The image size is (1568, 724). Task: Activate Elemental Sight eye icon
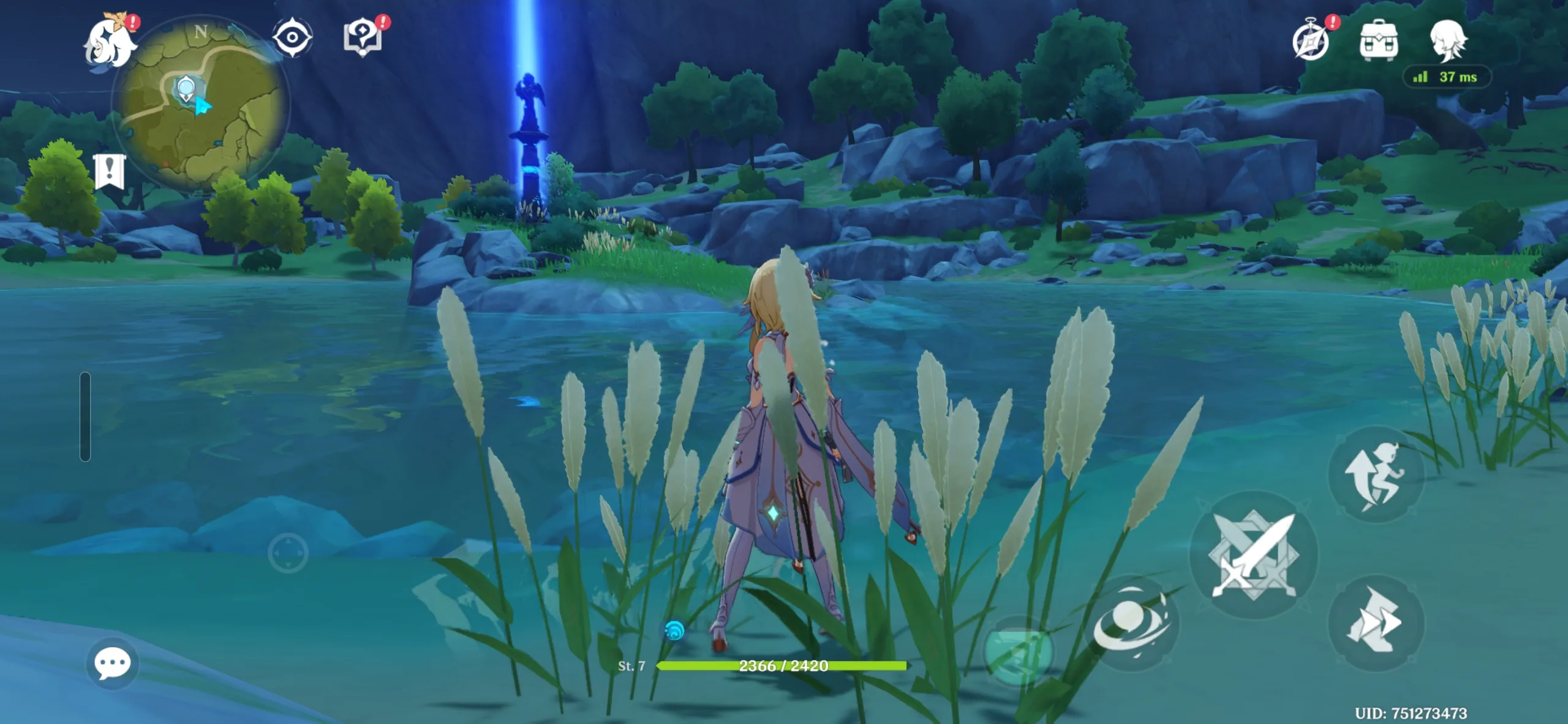292,37
